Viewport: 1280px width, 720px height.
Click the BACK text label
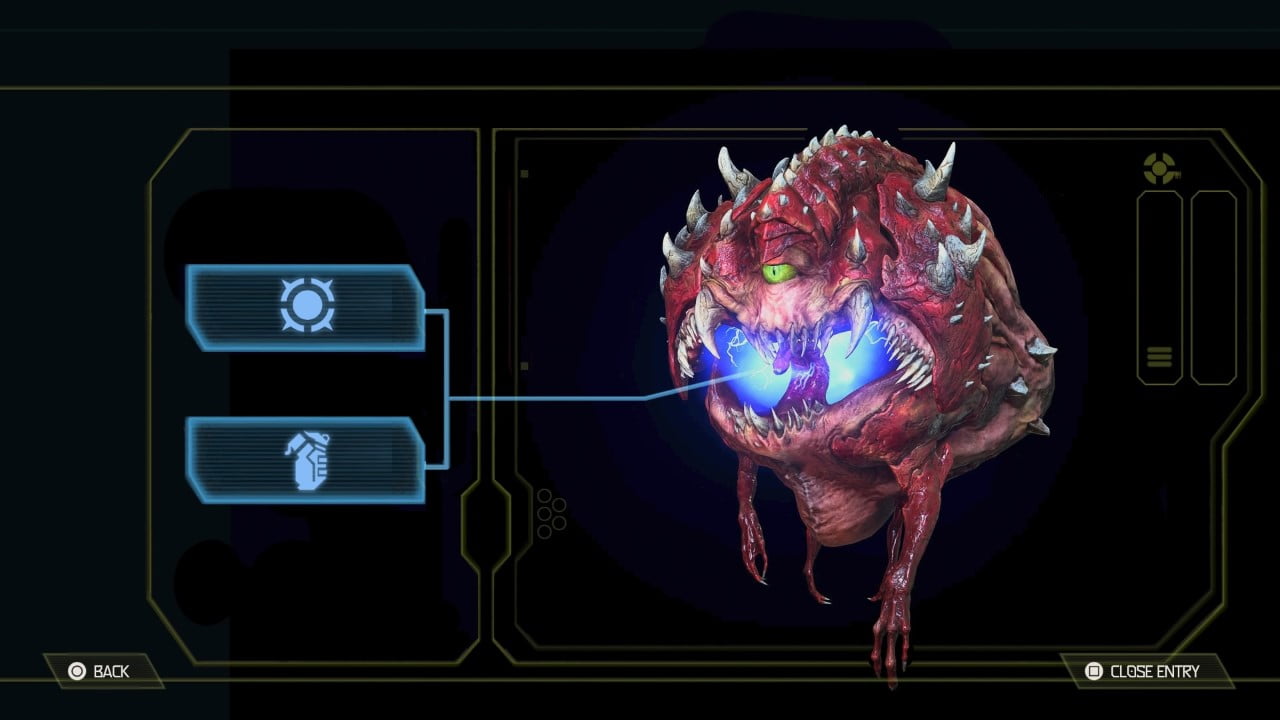coord(110,671)
